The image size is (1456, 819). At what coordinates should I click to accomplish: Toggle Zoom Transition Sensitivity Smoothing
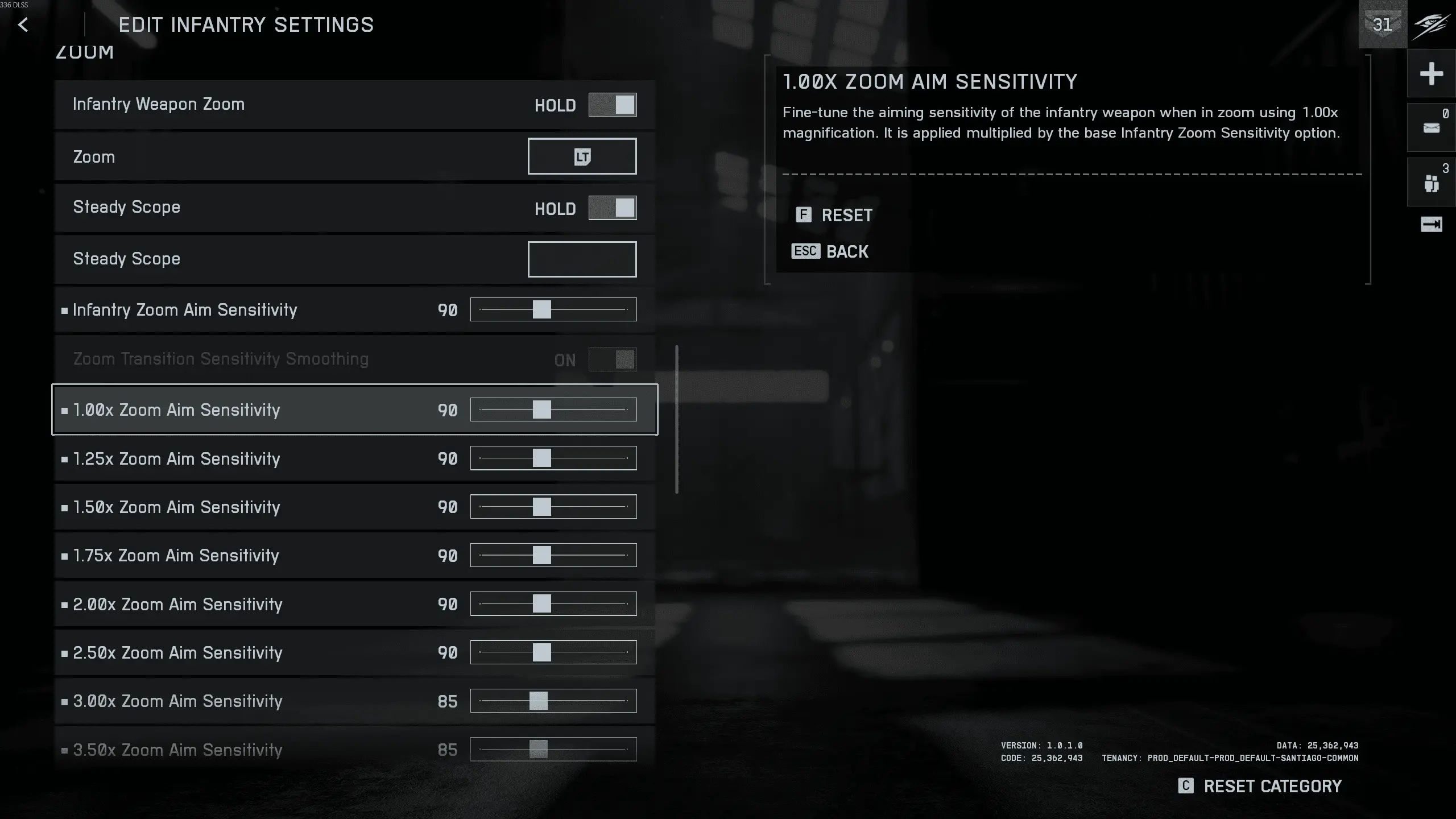(612, 359)
